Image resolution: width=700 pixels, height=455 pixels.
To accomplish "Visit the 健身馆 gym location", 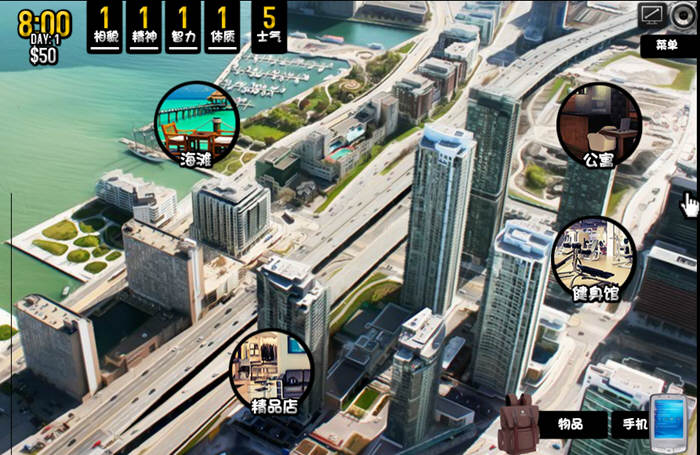I will pyautogui.click(x=594, y=259).
